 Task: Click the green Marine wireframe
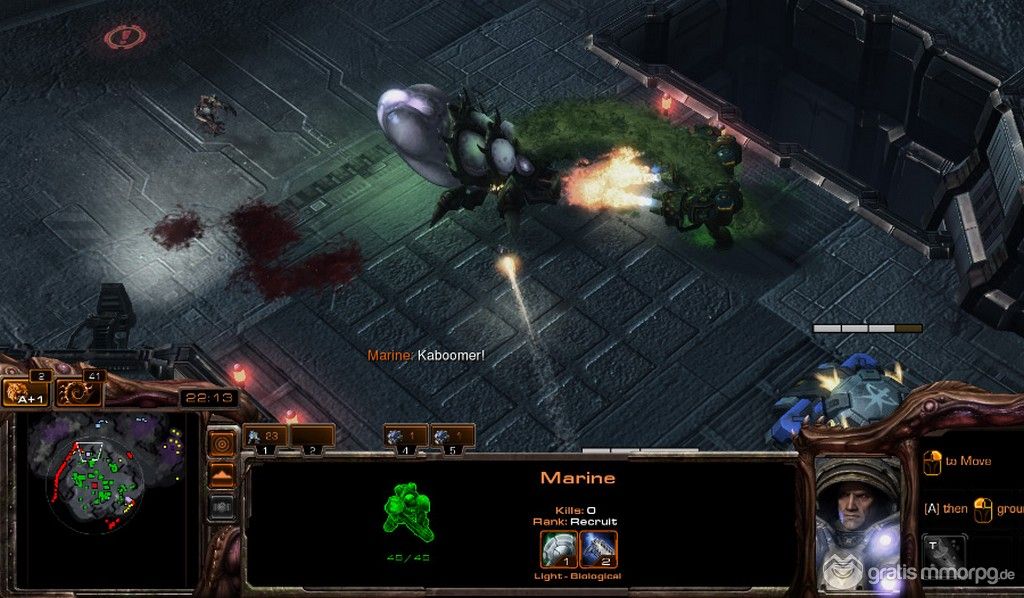pyautogui.click(x=407, y=515)
